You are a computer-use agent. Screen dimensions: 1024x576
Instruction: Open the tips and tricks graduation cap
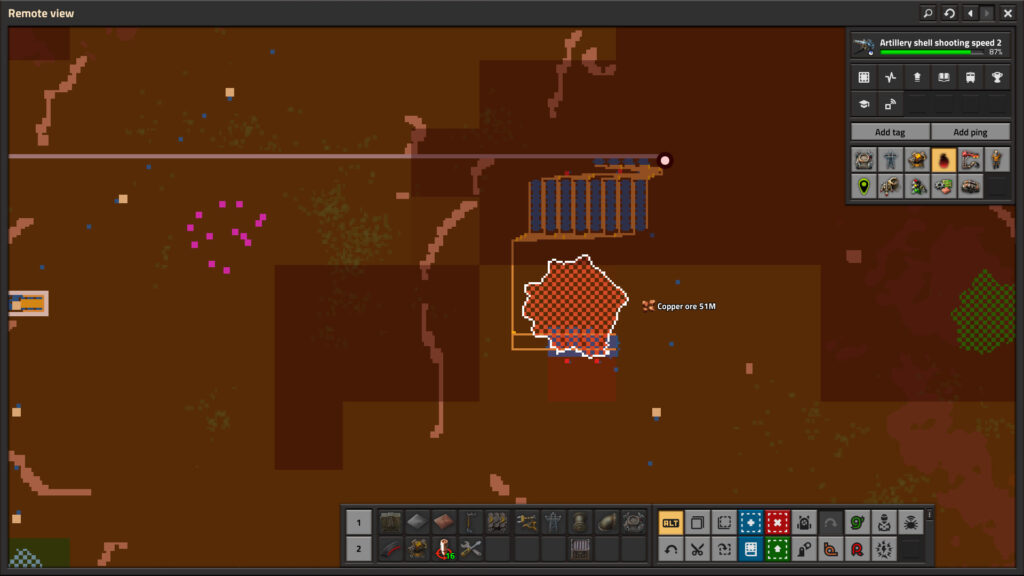click(x=864, y=104)
